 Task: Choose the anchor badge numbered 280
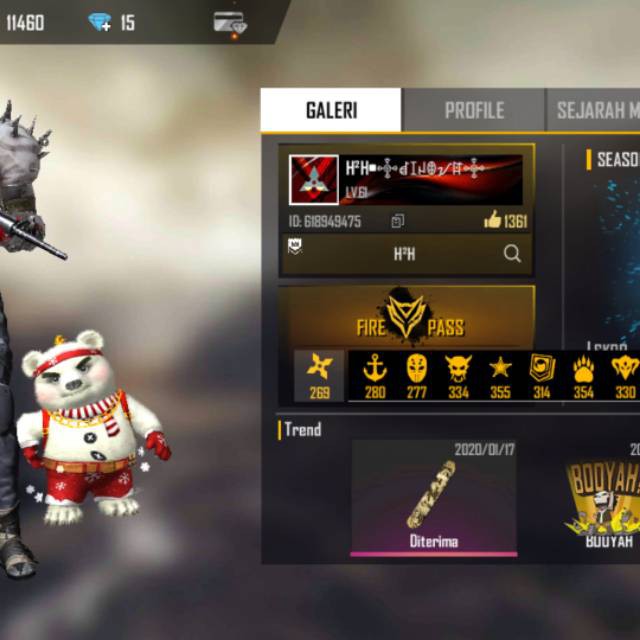pyautogui.click(x=375, y=375)
